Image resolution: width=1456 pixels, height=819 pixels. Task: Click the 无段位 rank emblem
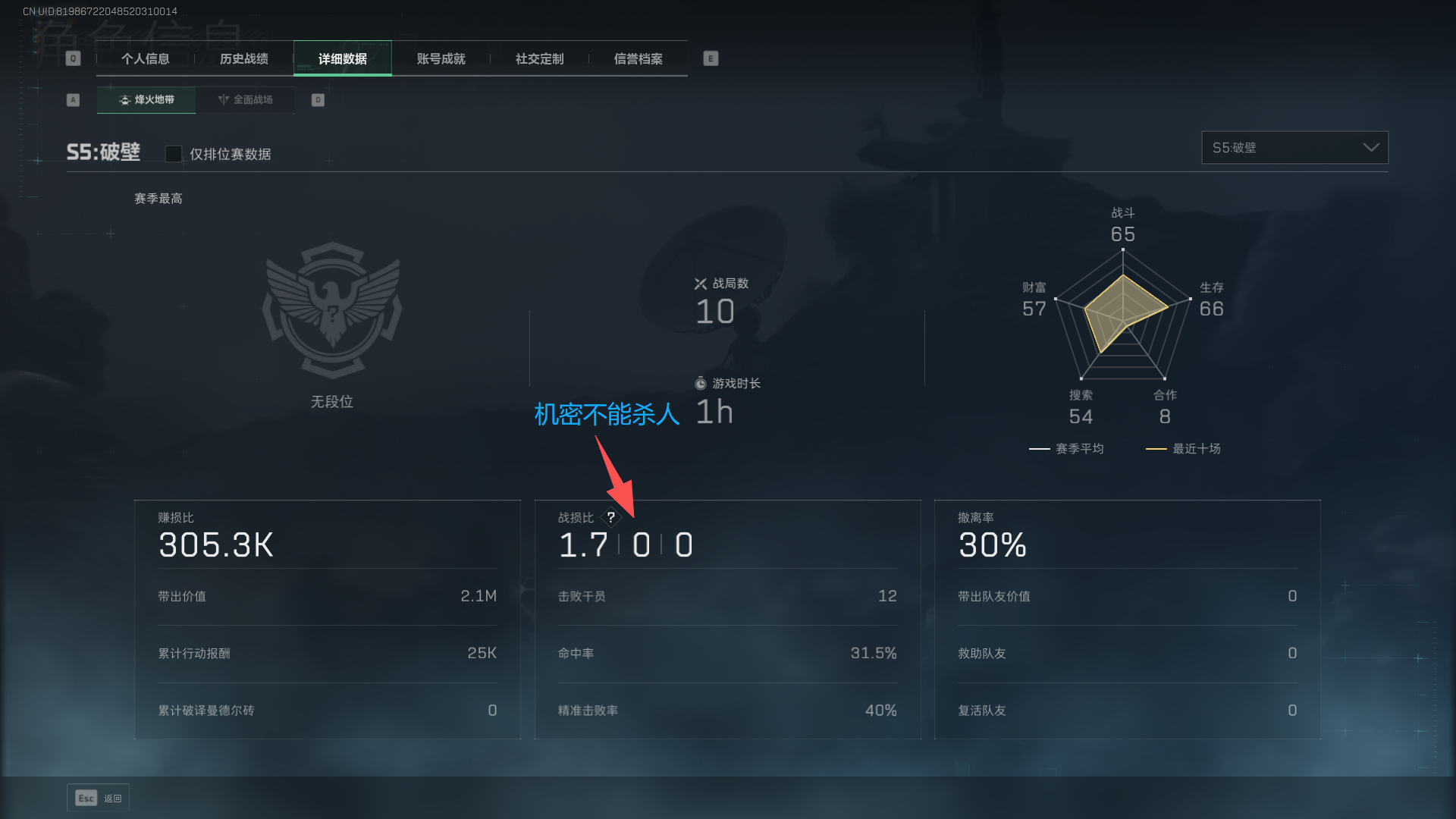click(x=332, y=311)
